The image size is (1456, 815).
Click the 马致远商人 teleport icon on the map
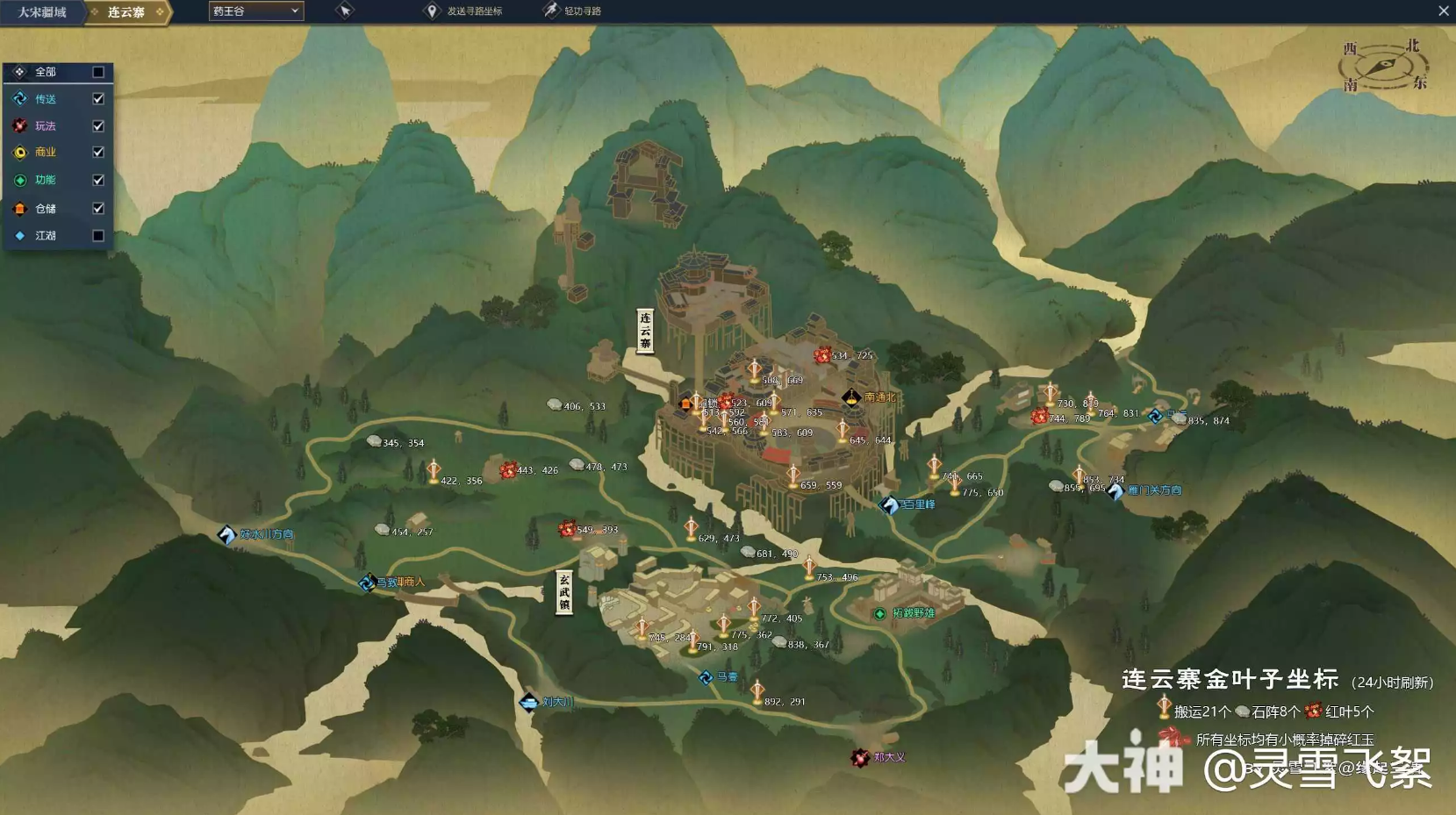click(367, 582)
